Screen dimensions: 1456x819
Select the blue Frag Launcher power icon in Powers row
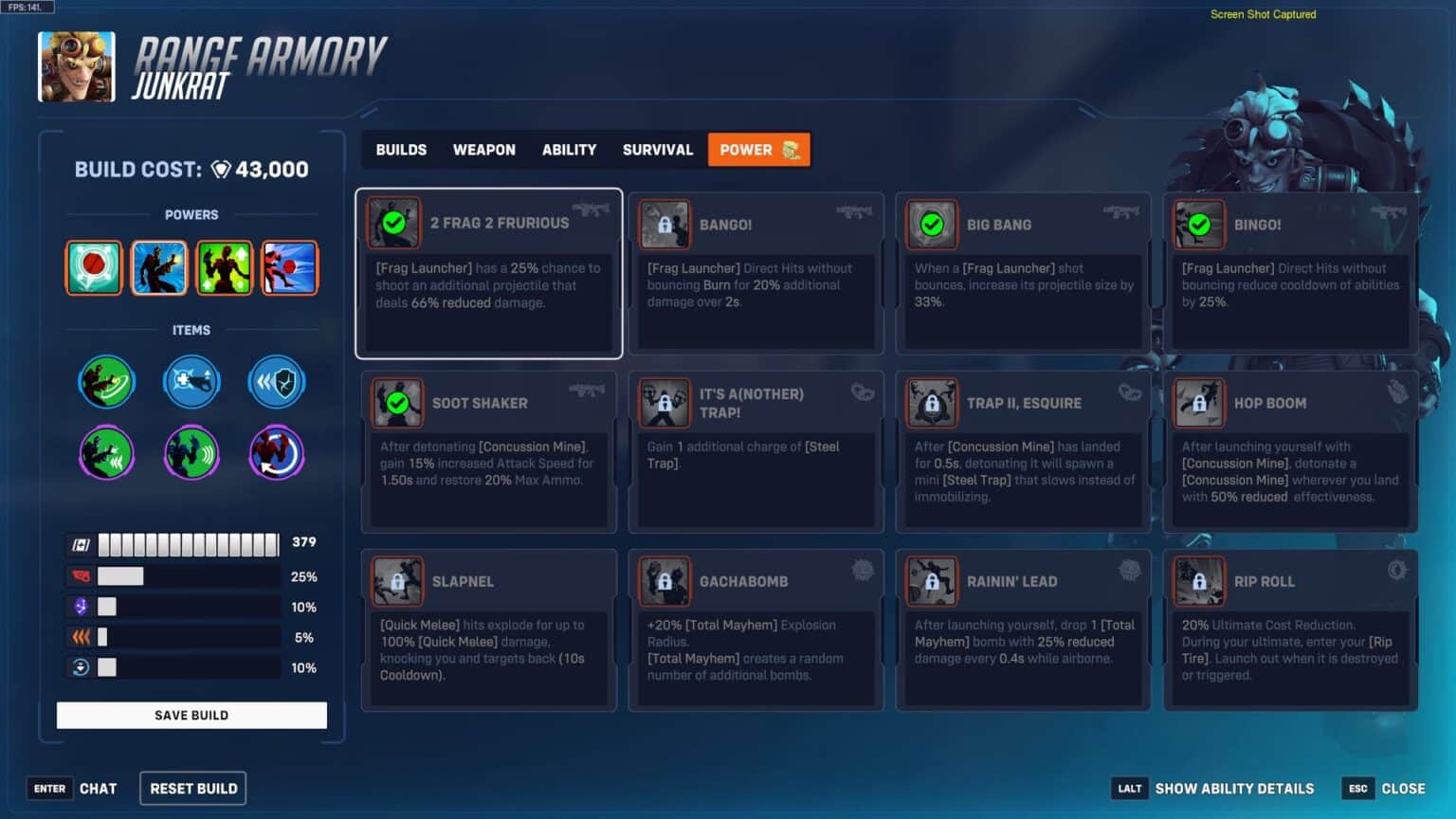[158, 267]
